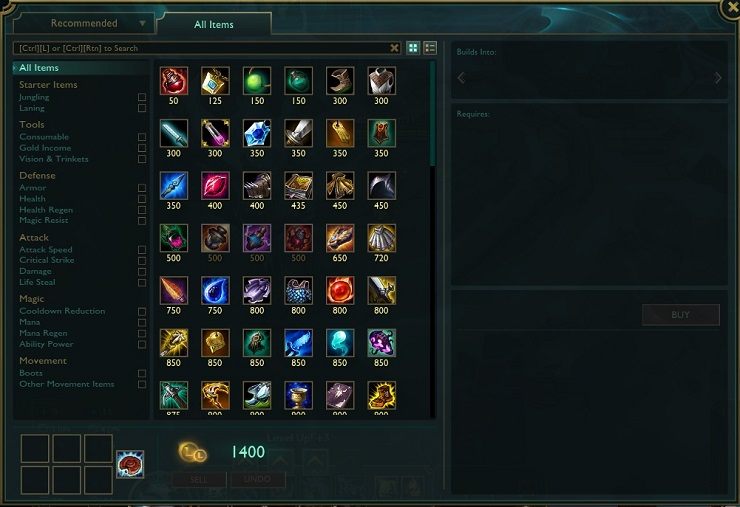Select the Long Sword item icon
The width and height of the screenshot is (740, 507).
point(299,133)
